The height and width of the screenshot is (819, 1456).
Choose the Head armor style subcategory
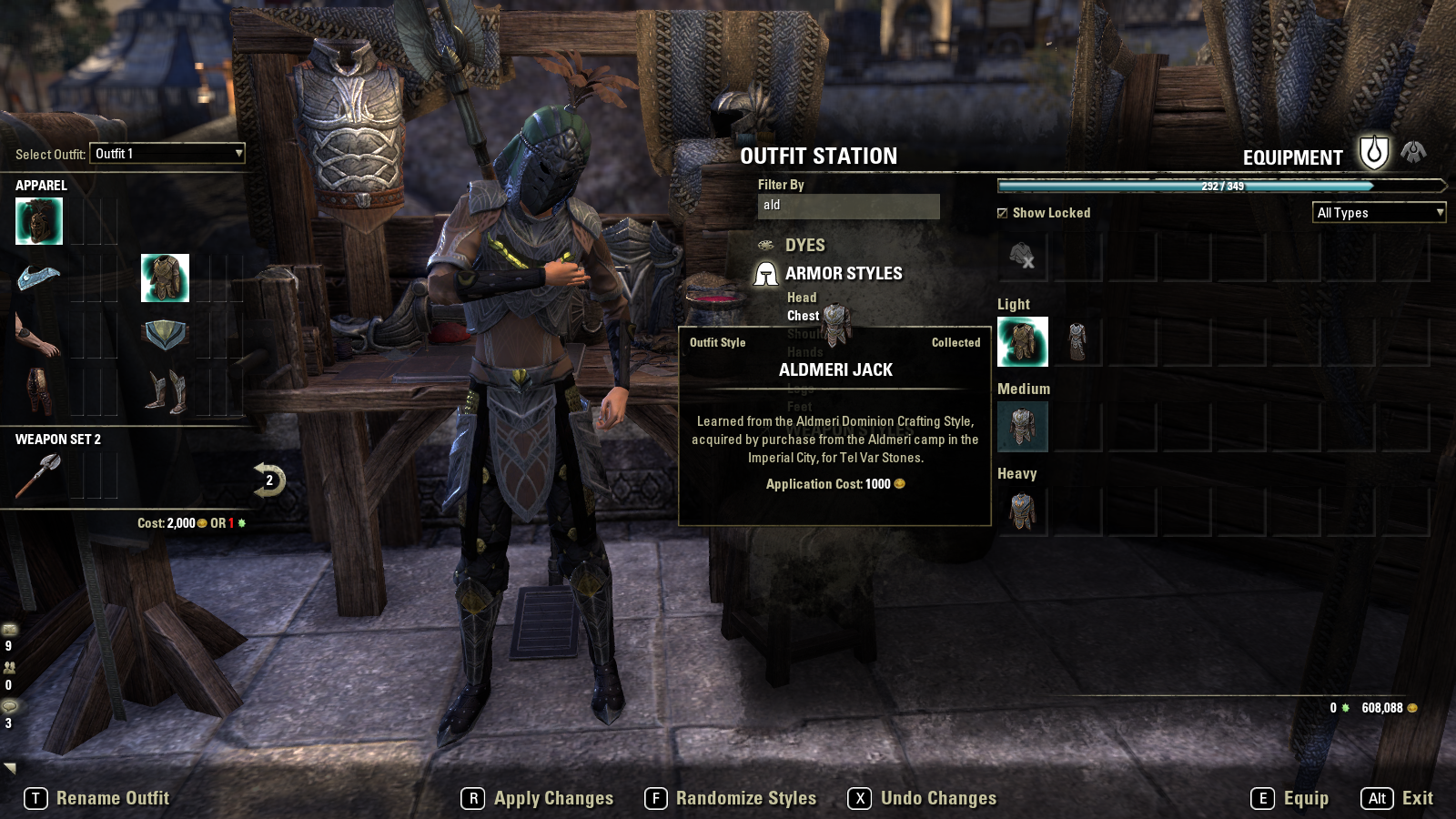pos(802,298)
